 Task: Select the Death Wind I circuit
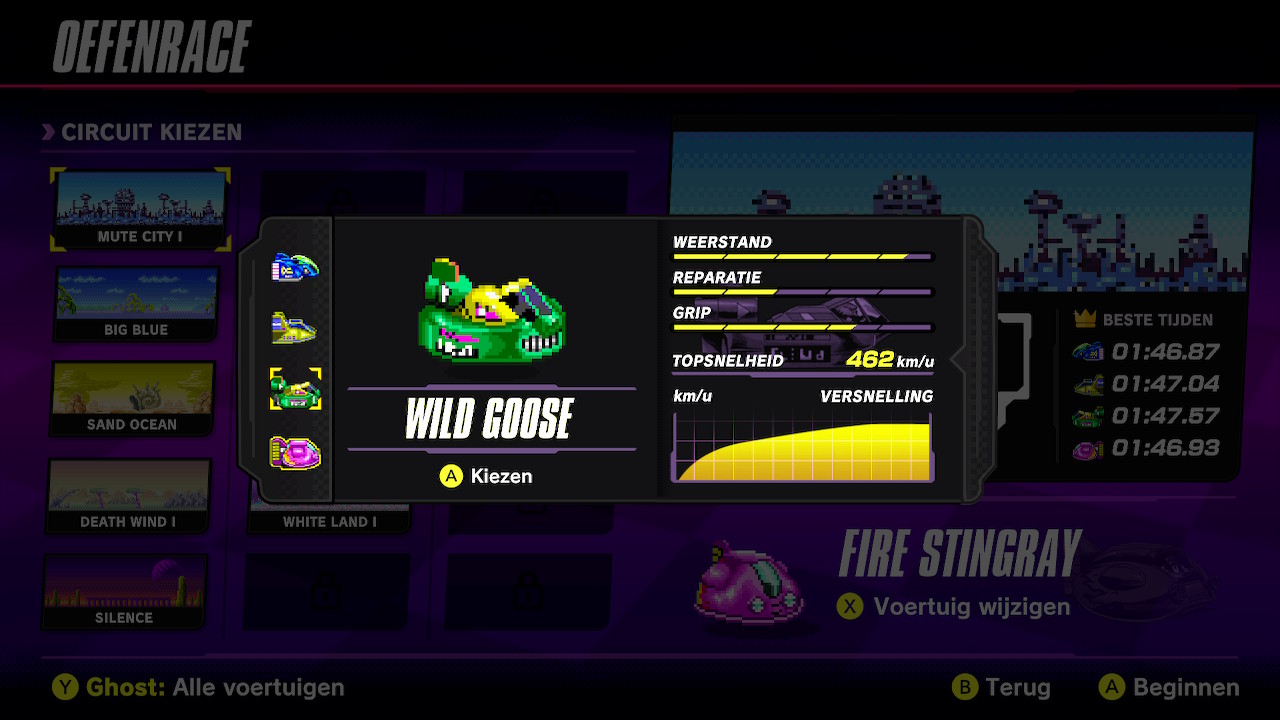[x=128, y=495]
